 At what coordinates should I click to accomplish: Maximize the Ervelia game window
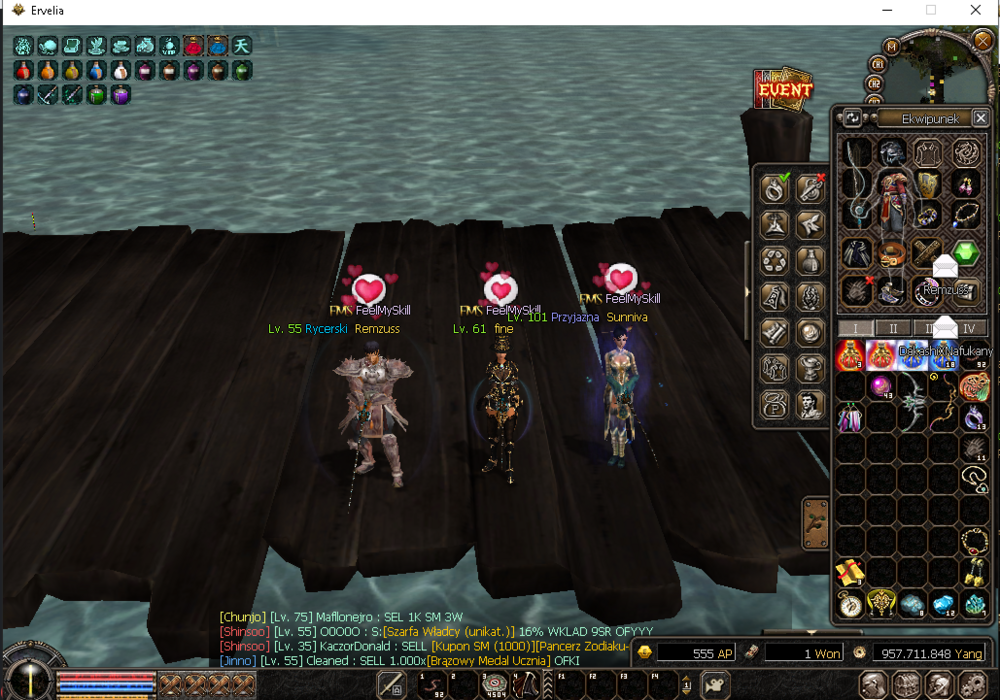point(930,10)
